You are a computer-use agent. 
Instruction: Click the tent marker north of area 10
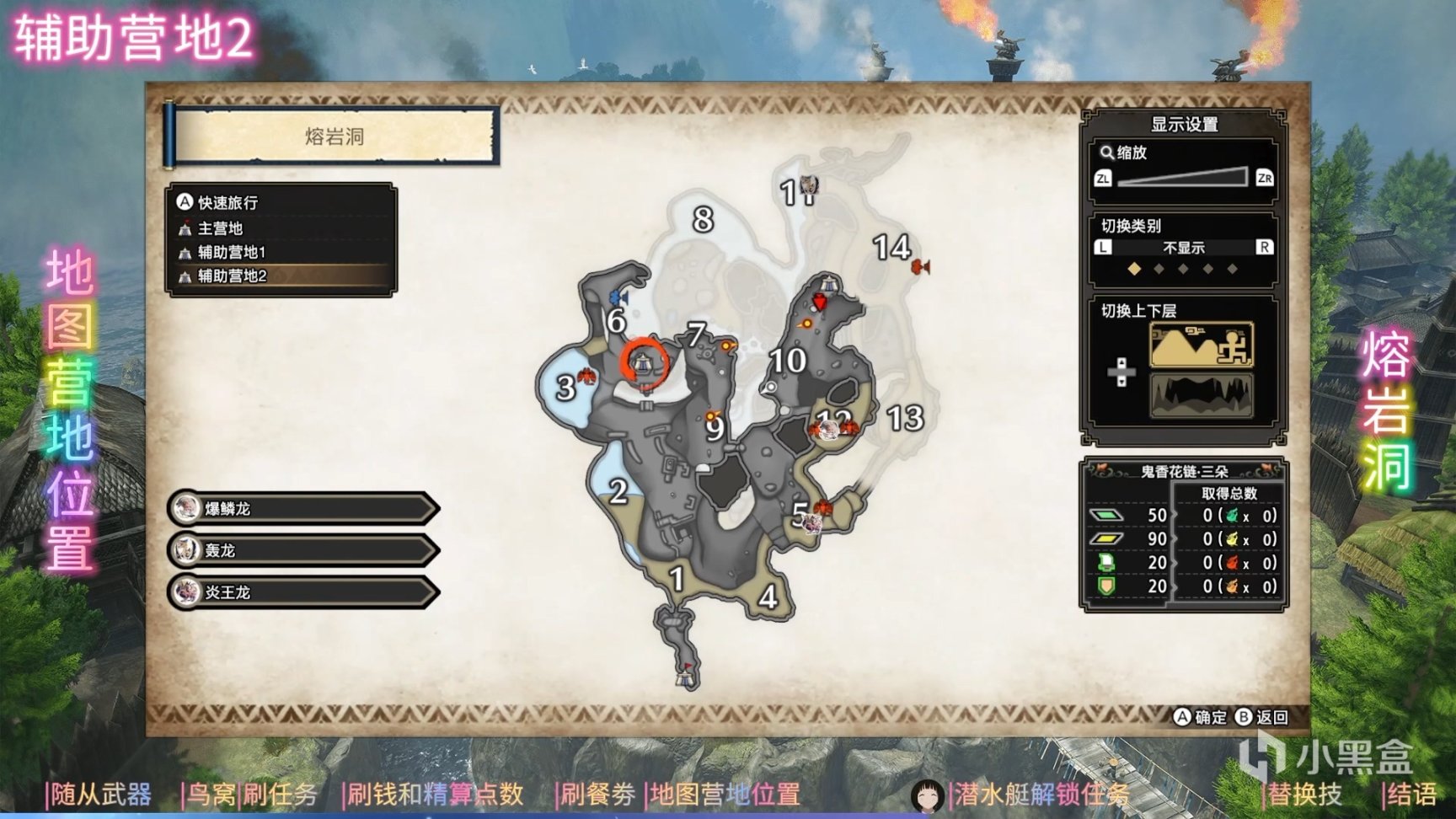coord(829,283)
